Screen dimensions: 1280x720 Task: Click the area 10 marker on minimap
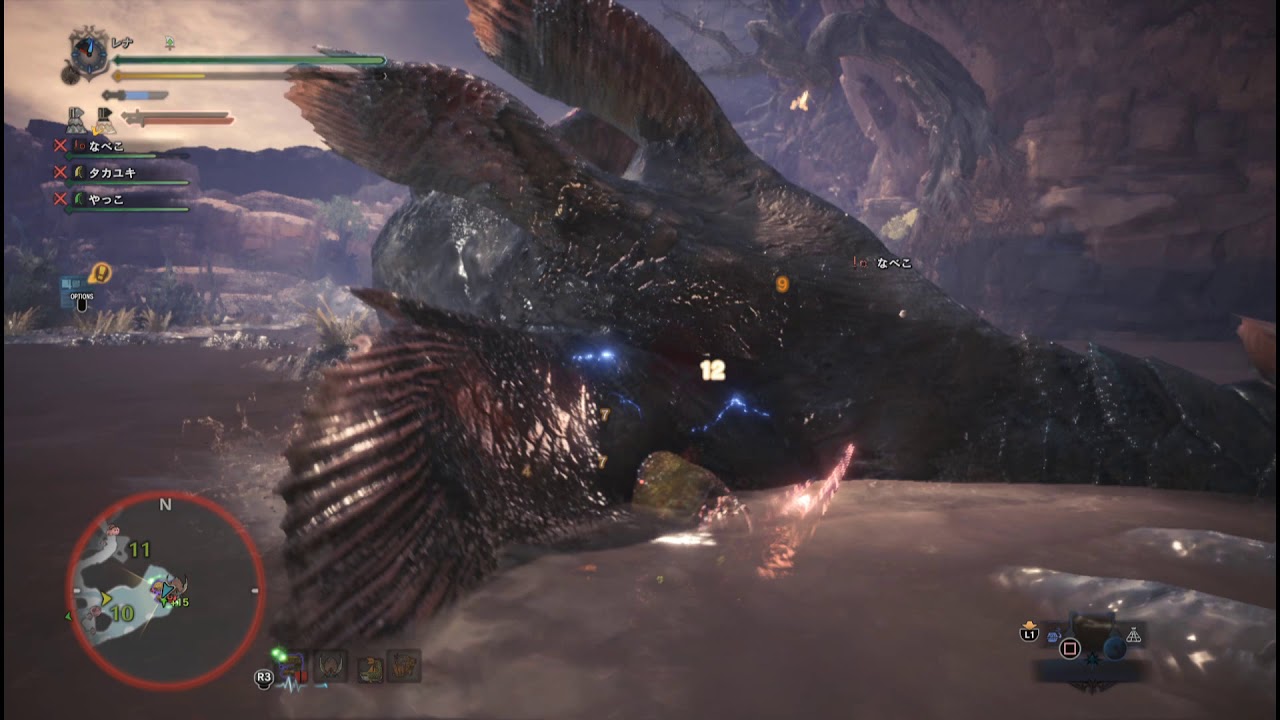point(122,613)
